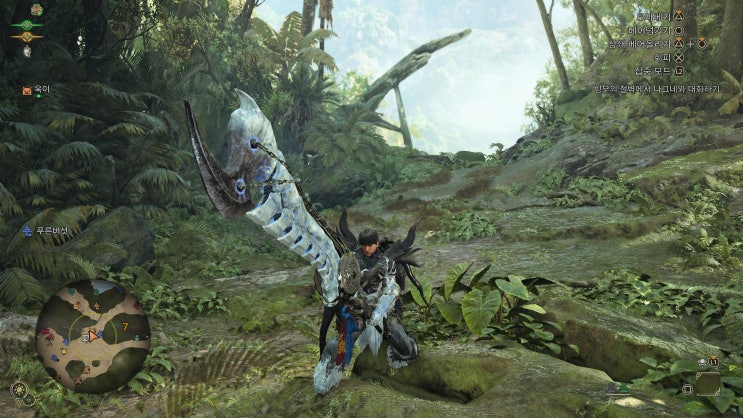Select the item bar slot
This screenshot has height=418, width=743.
[708, 382]
